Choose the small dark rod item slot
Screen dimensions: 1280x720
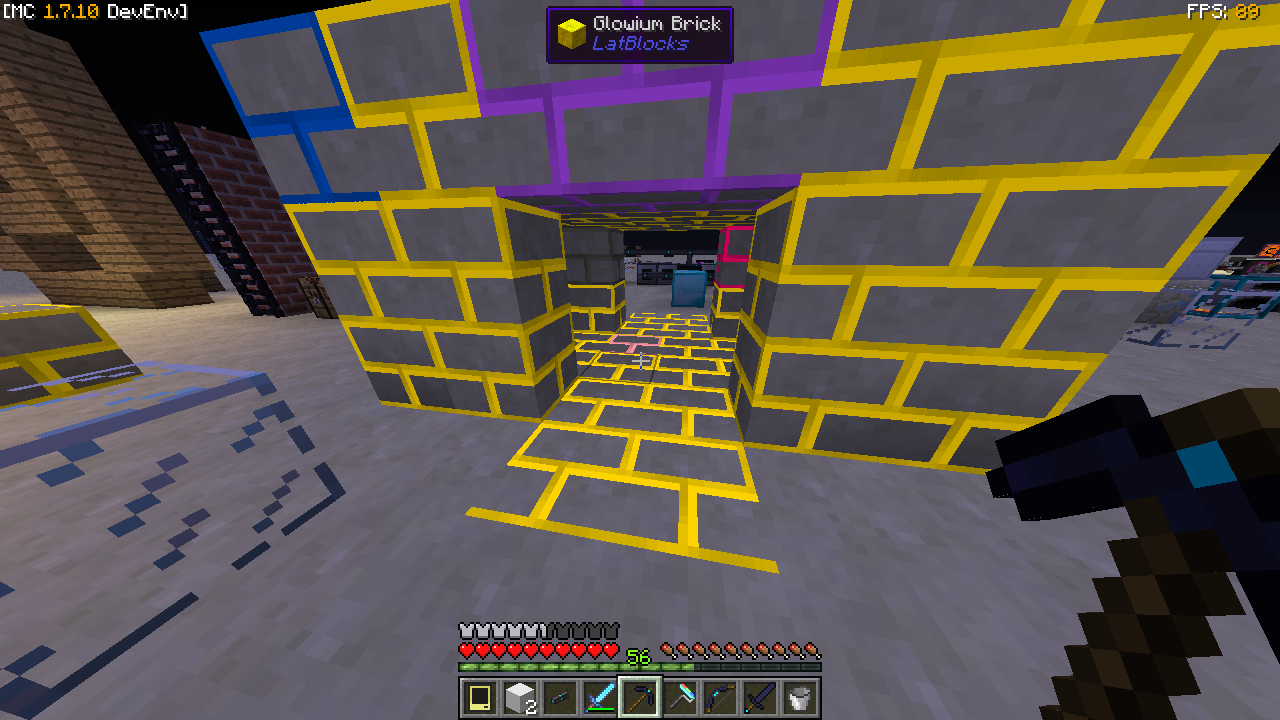point(560,697)
